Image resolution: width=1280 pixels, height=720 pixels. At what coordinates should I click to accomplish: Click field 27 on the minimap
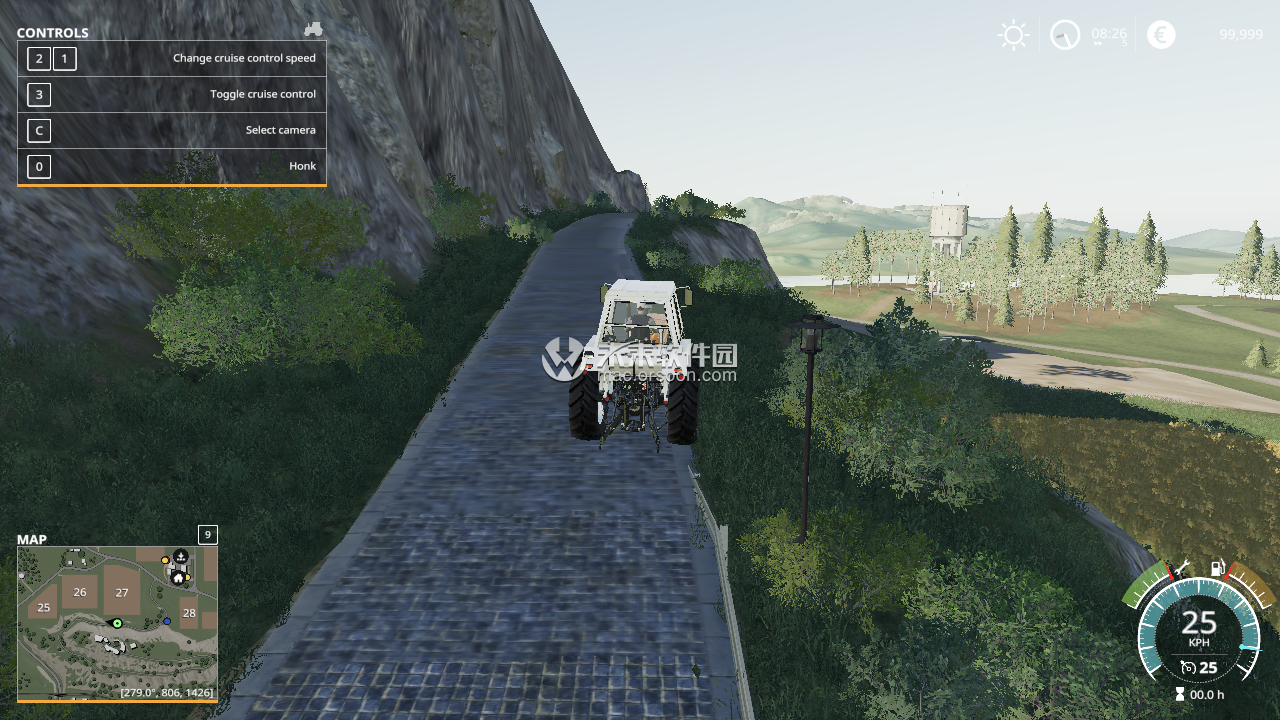coord(122,592)
